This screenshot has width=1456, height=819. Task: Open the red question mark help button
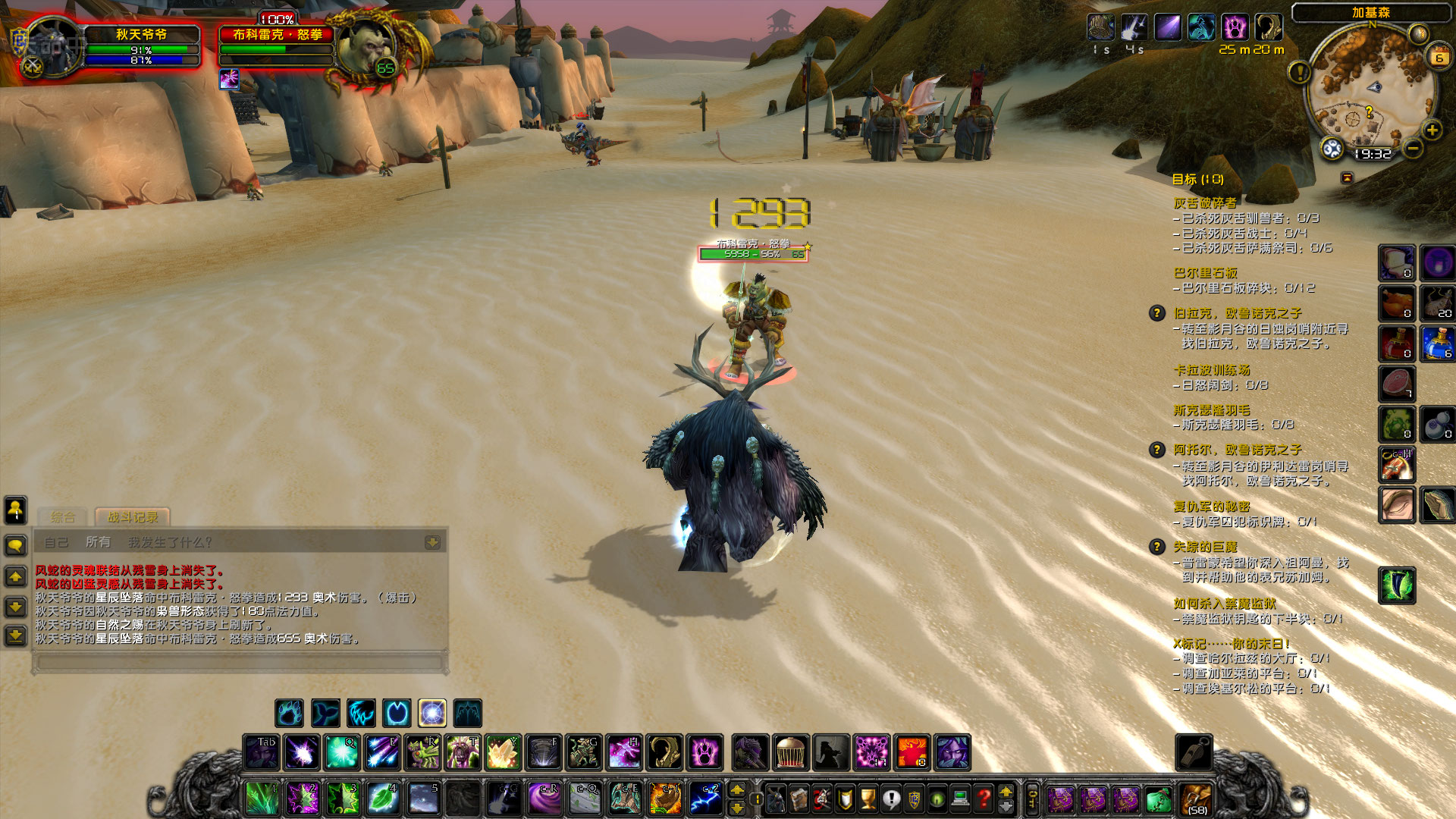click(x=984, y=799)
